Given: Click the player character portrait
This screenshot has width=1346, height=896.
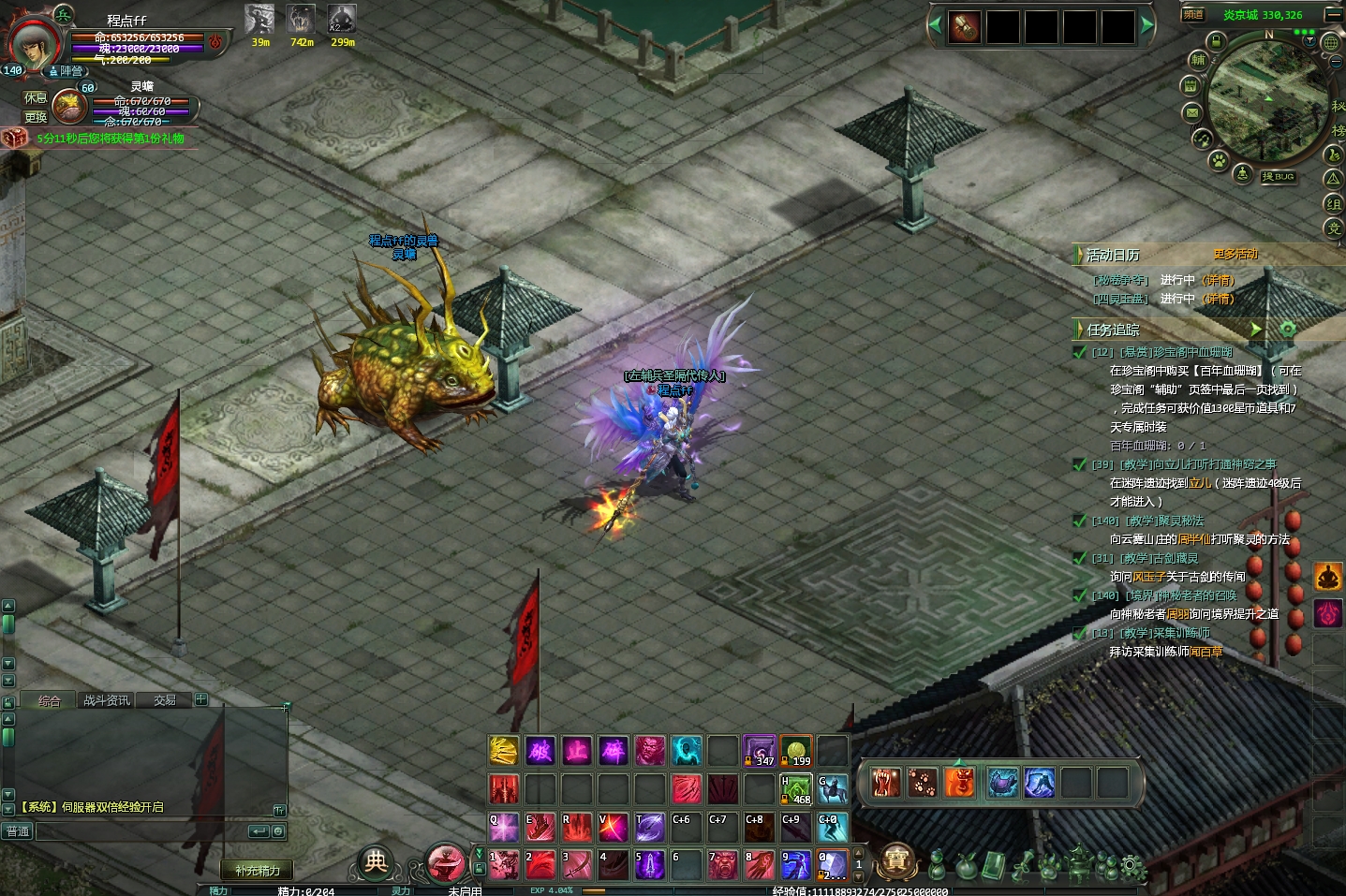Looking at the screenshot, I should point(34,43).
